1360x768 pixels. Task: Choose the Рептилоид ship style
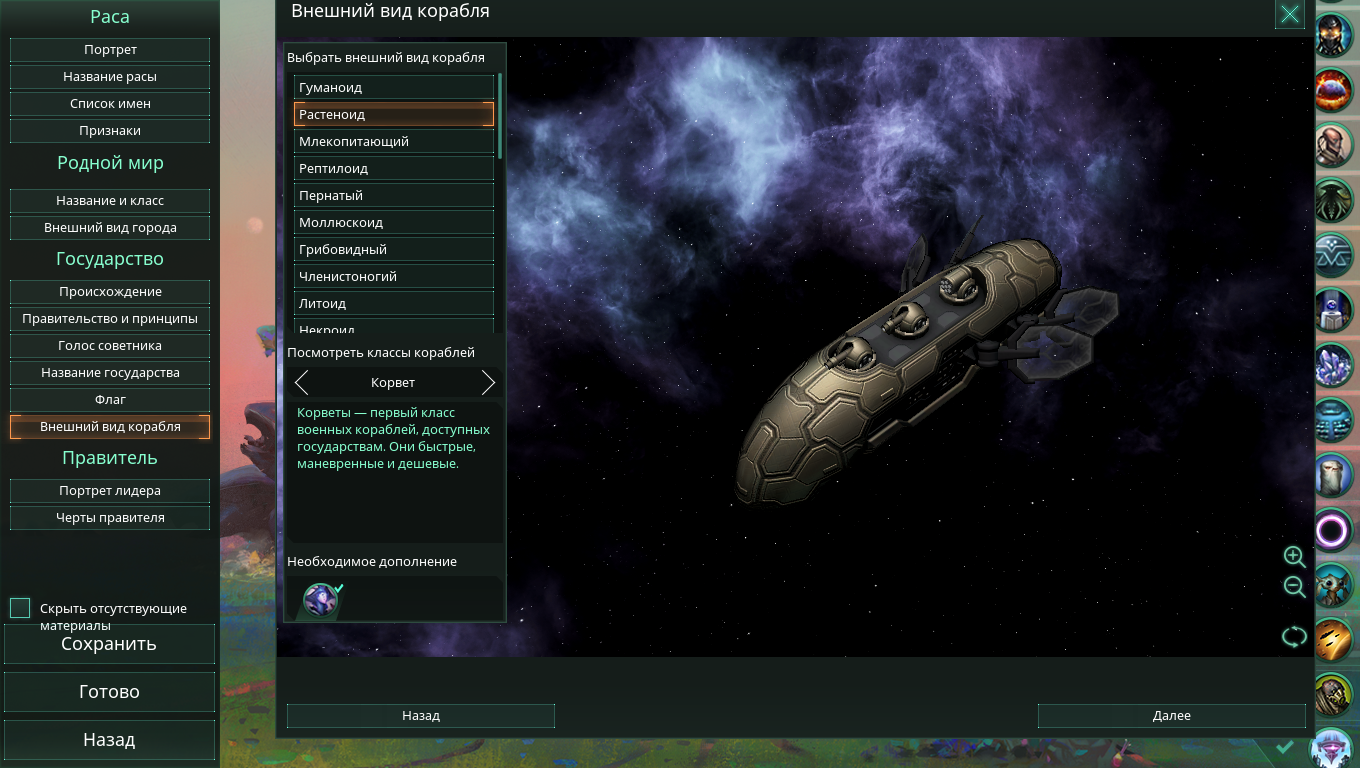pos(394,169)
